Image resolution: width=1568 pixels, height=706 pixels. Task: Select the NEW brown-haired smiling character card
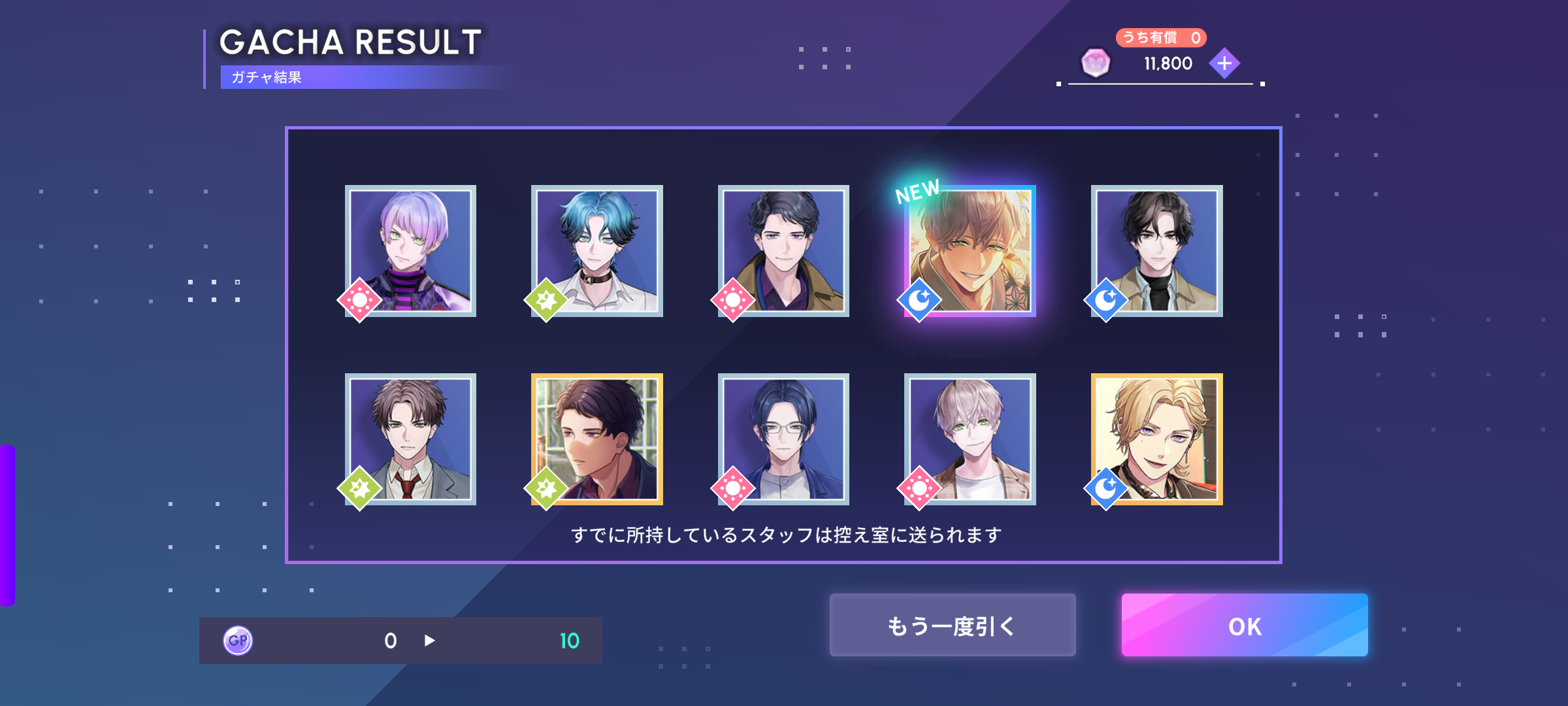pyautogui.click(x=970, y=251)
